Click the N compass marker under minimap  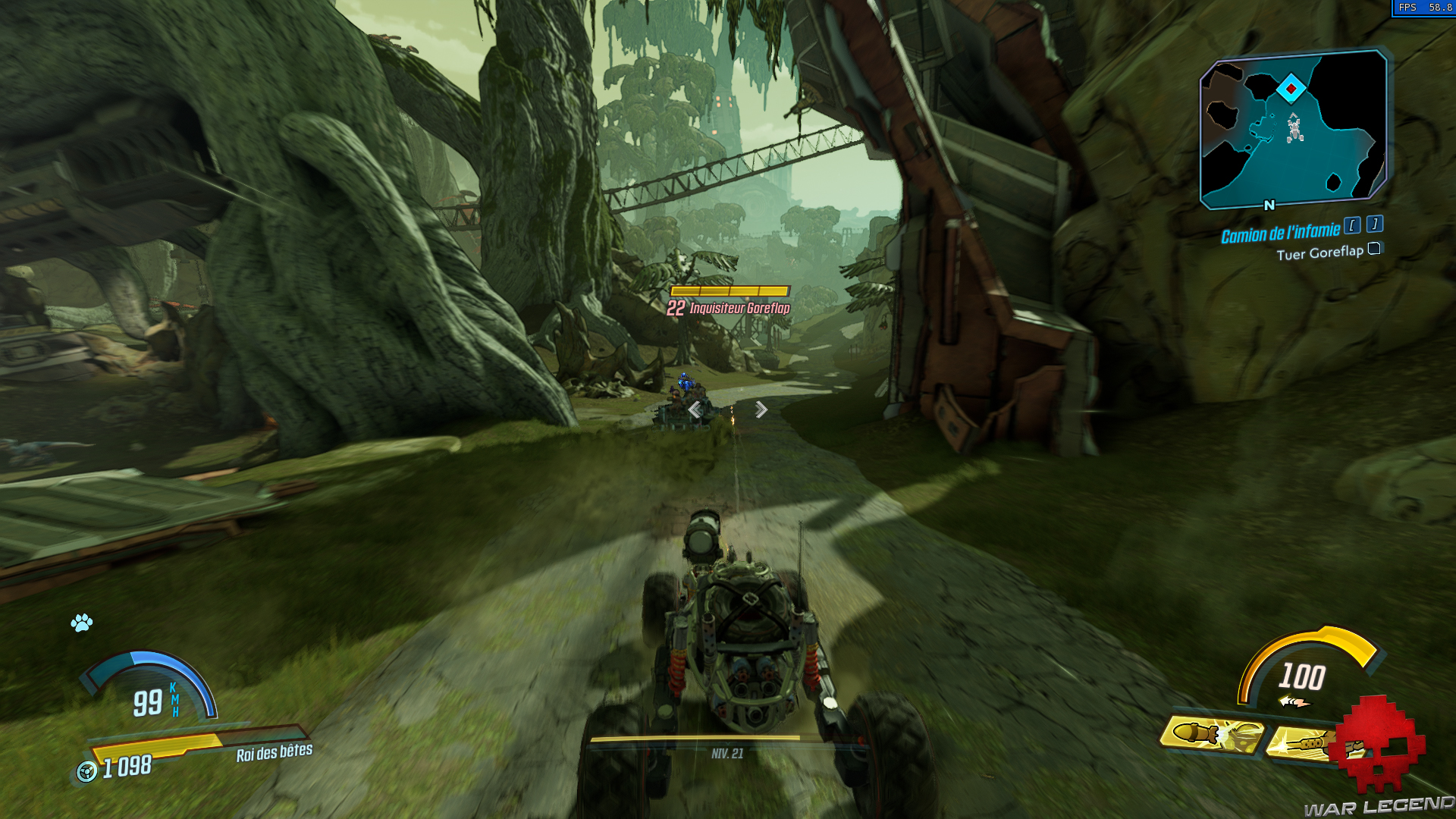point(1267,204)
